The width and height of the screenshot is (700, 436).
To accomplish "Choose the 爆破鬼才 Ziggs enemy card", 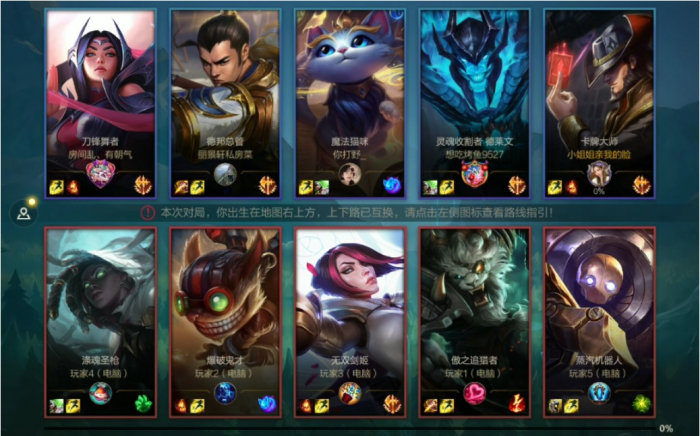I will click(225, 322).
